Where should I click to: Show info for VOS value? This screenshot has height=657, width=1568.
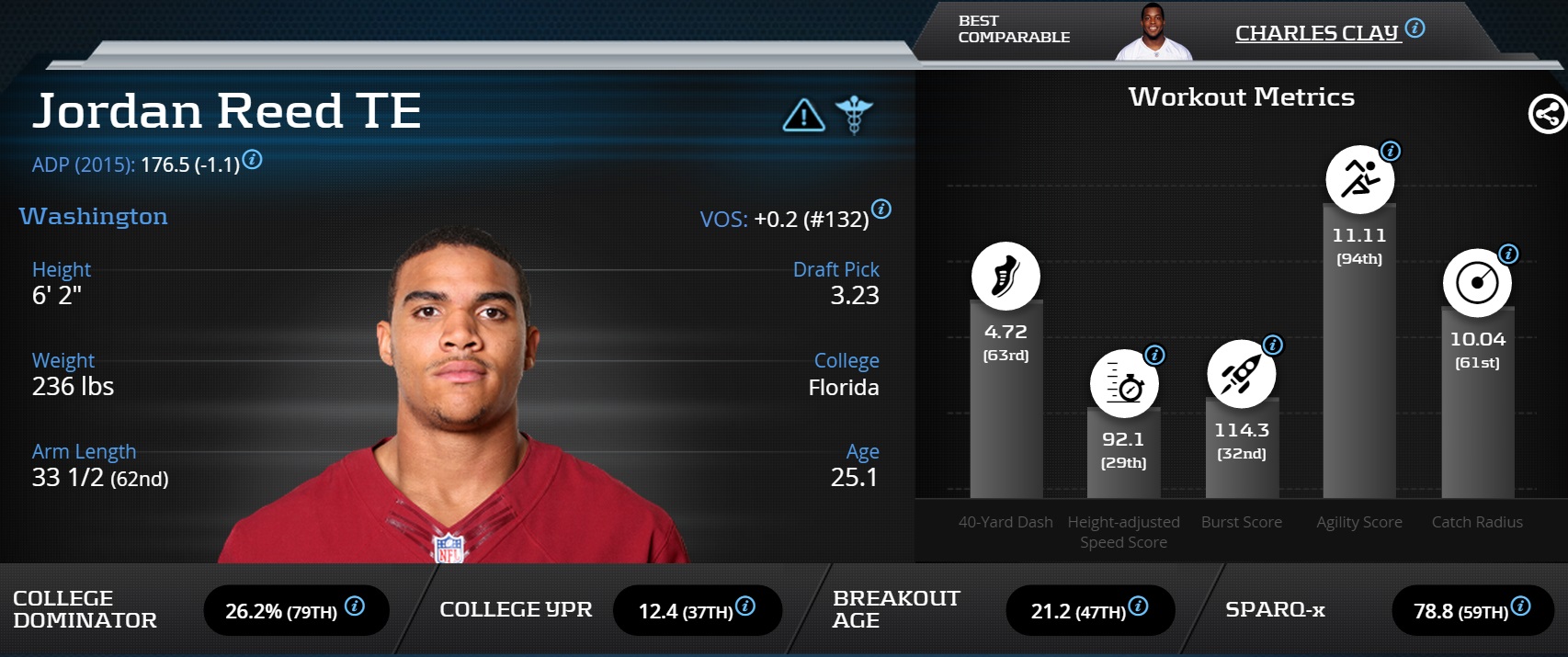881,209
